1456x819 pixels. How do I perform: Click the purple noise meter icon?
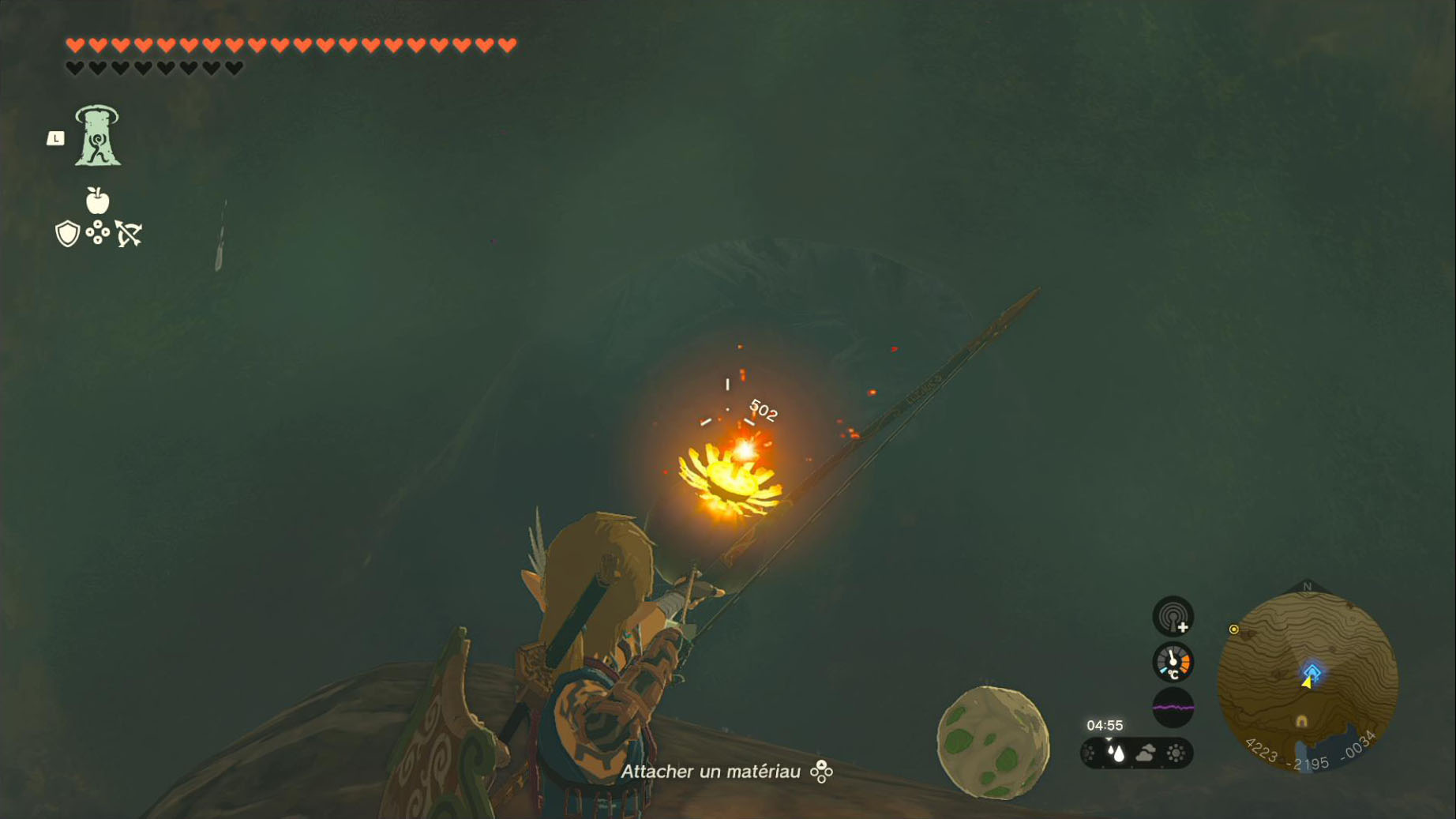pyautogui.click(x=1173, y=707)
